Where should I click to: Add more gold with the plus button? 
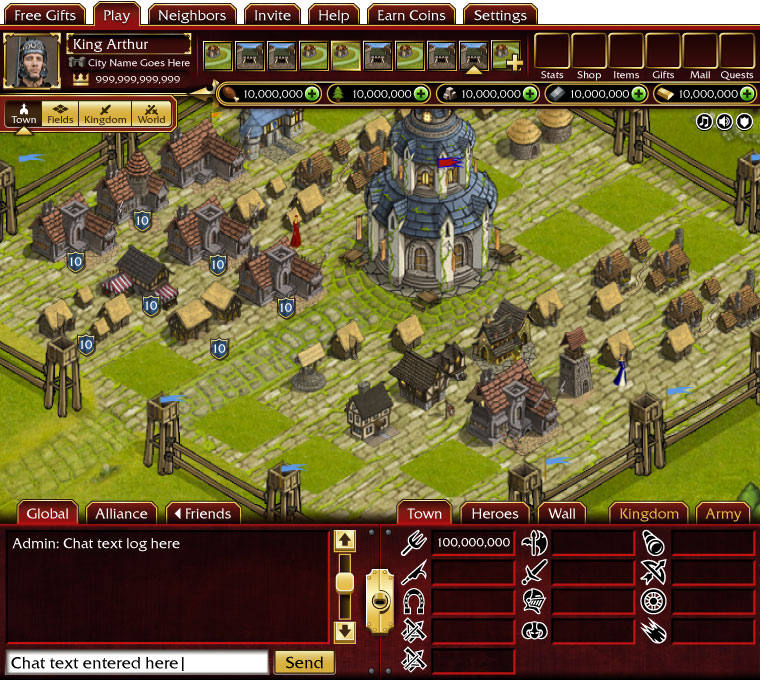[x=747, y=94]
